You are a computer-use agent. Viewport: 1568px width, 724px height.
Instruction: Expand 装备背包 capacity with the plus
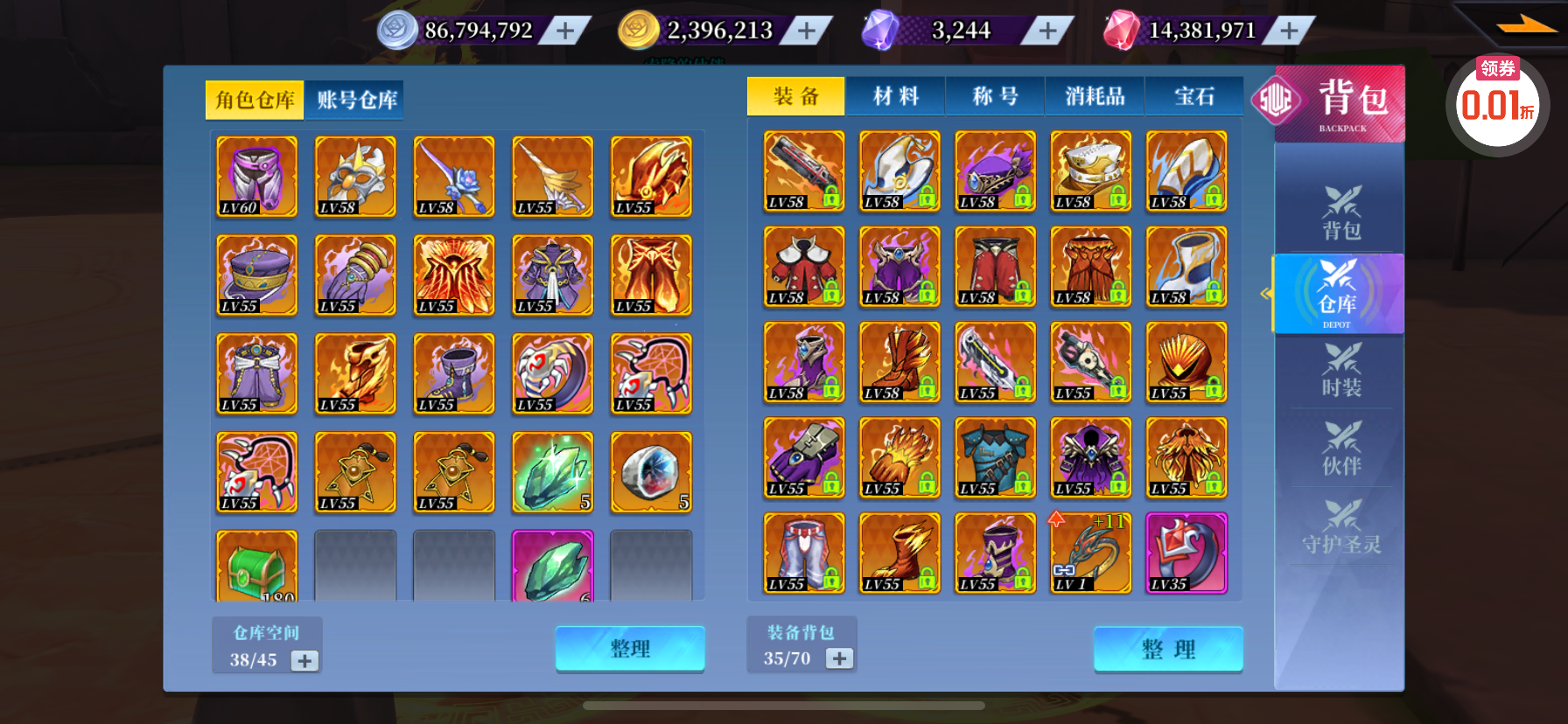click(x=839, y=658)
